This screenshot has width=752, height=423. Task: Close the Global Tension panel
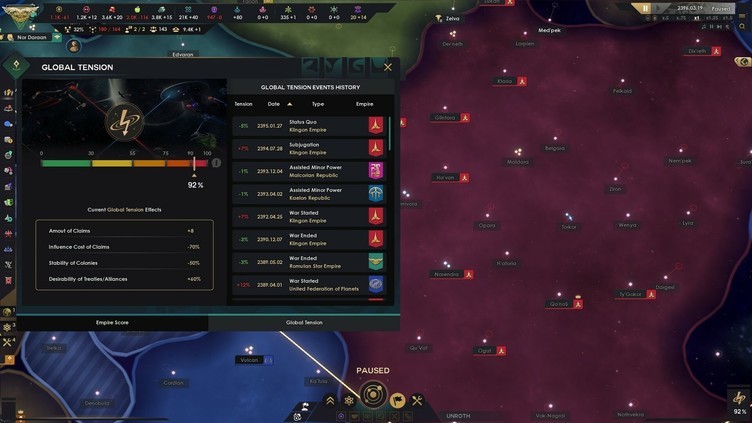point(388,67)
